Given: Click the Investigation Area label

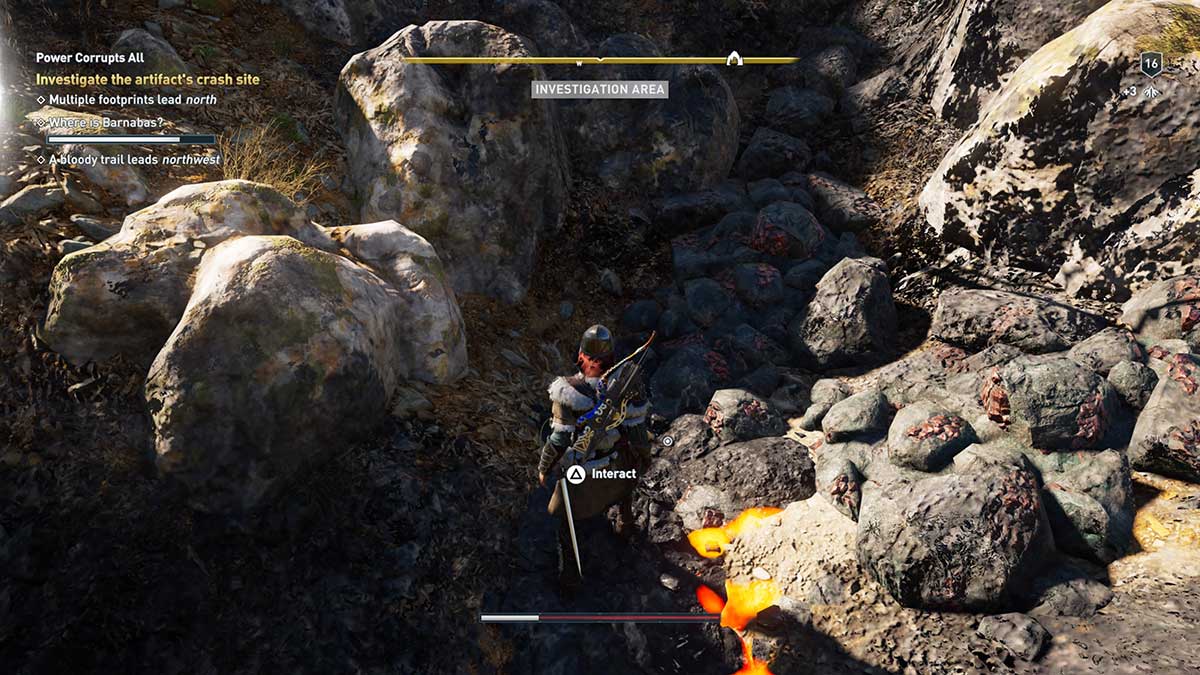Looking at the screenshot, I should point(599,89).
